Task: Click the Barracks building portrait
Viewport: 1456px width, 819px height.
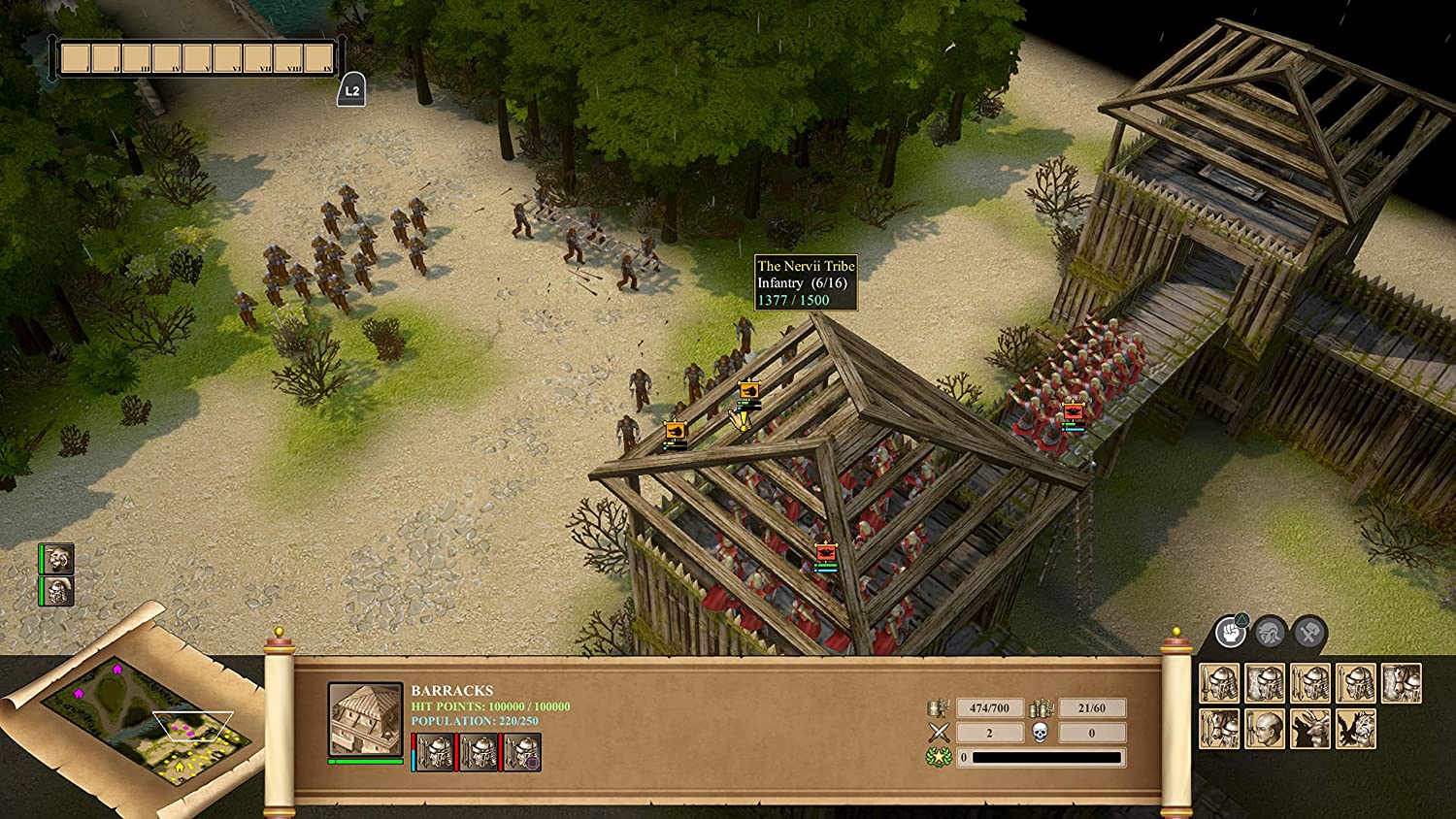Action: pos(364,720)
